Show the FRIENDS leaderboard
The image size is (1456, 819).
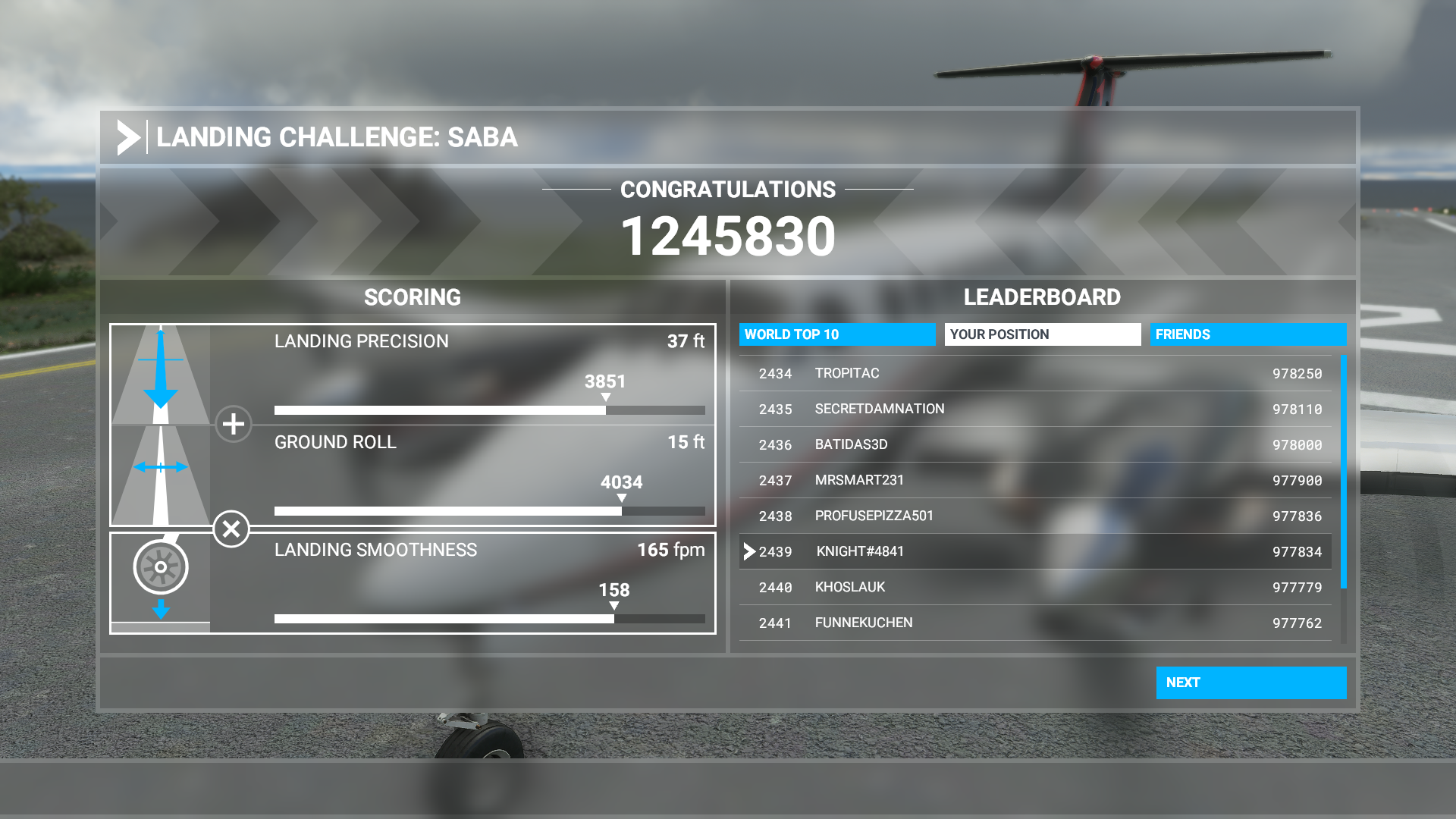tap(1248, 334)
